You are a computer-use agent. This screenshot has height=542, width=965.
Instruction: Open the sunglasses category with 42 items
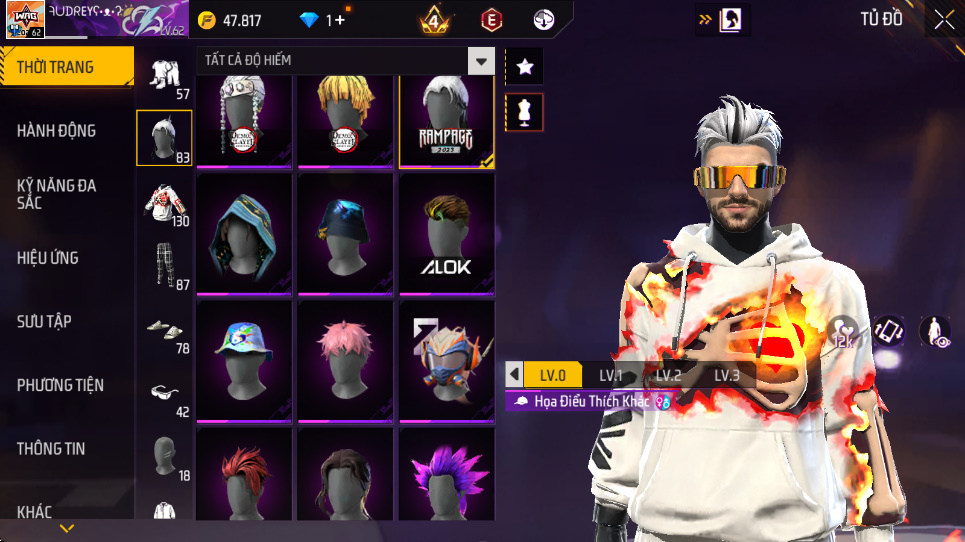tap(164, 397)
